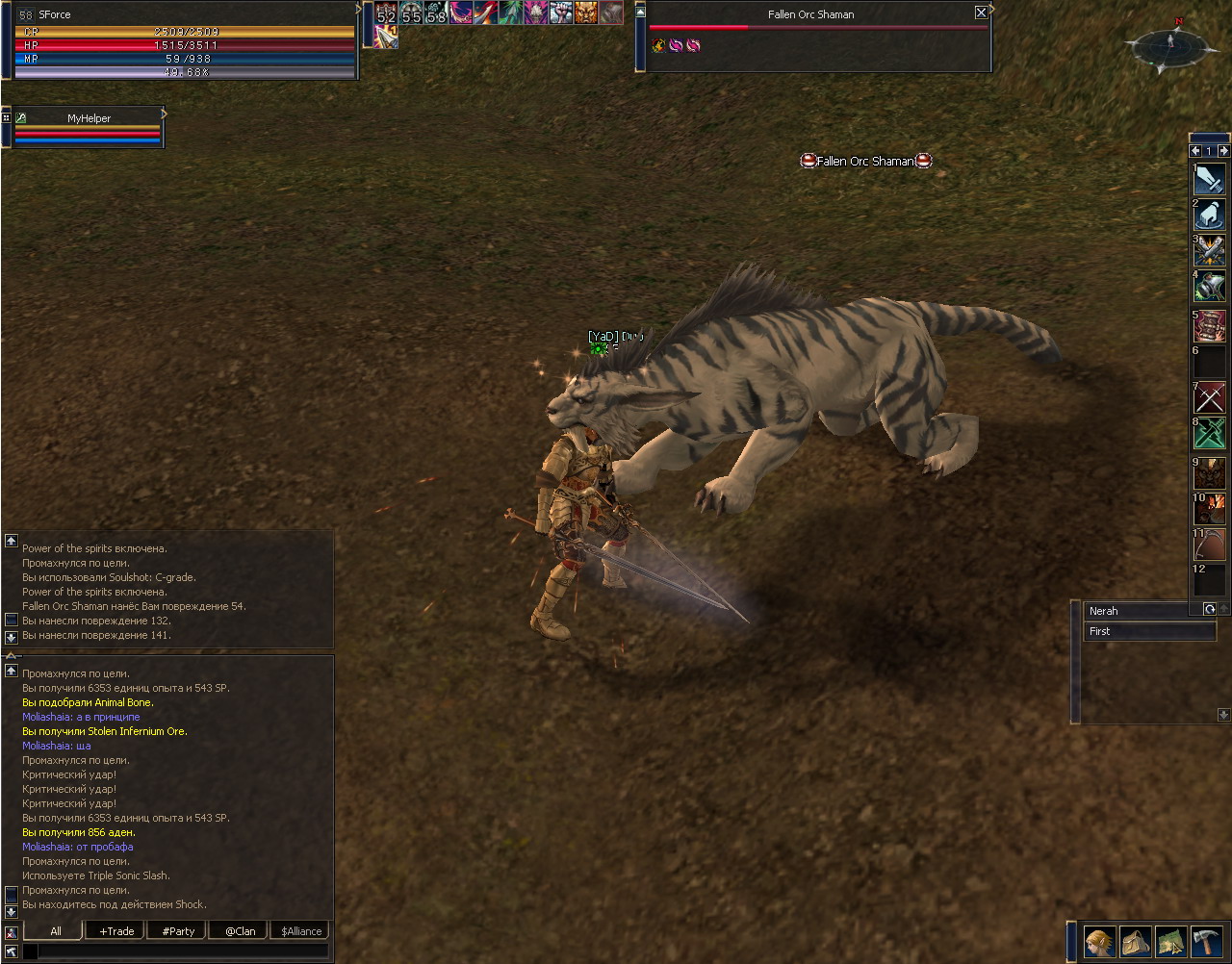Viewport: 1232px width, 964px height.
Task: Click the chat message input field
Action: tap(183, 951)
